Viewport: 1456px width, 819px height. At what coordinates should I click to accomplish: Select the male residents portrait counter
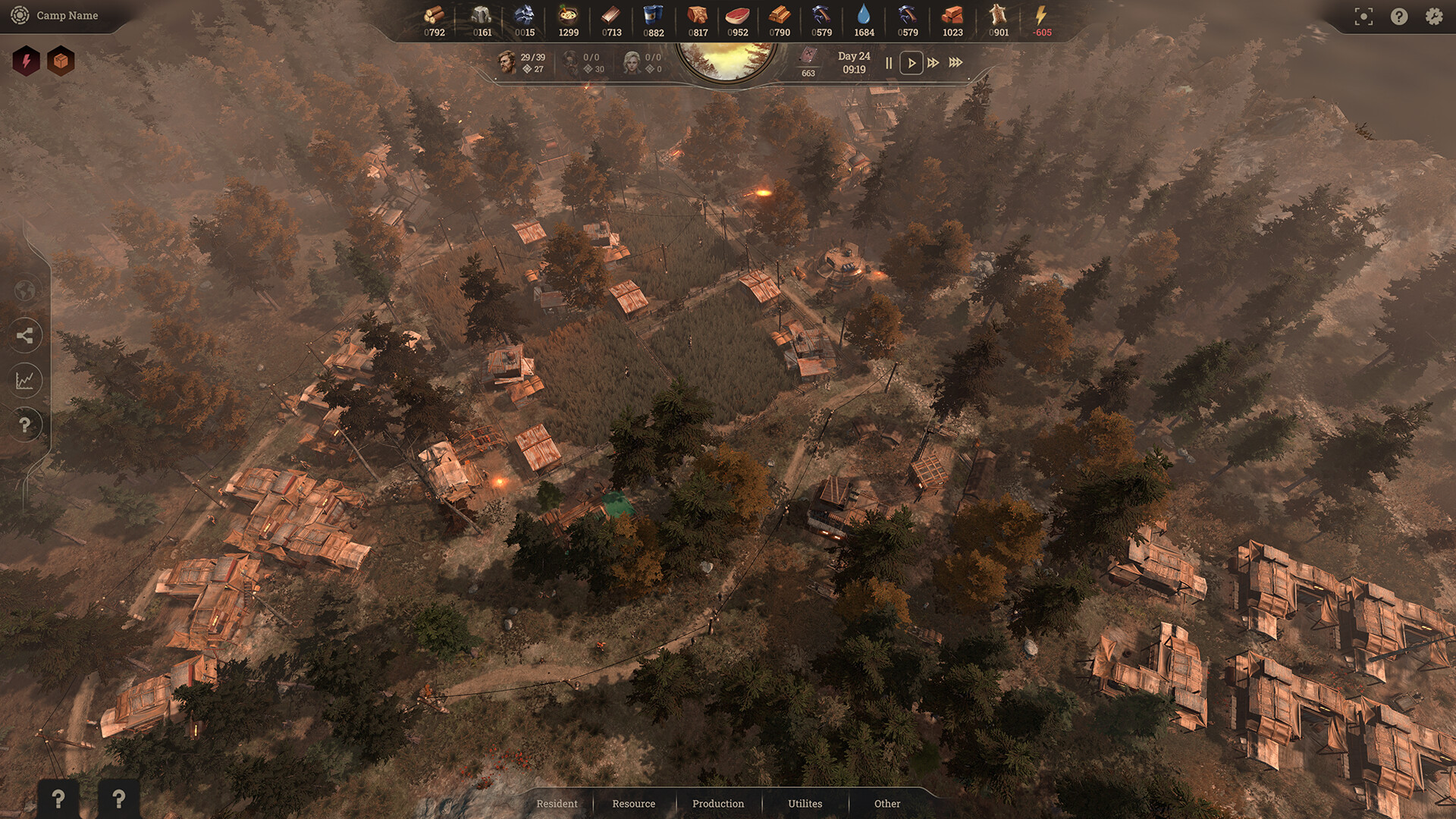point(507,61)
